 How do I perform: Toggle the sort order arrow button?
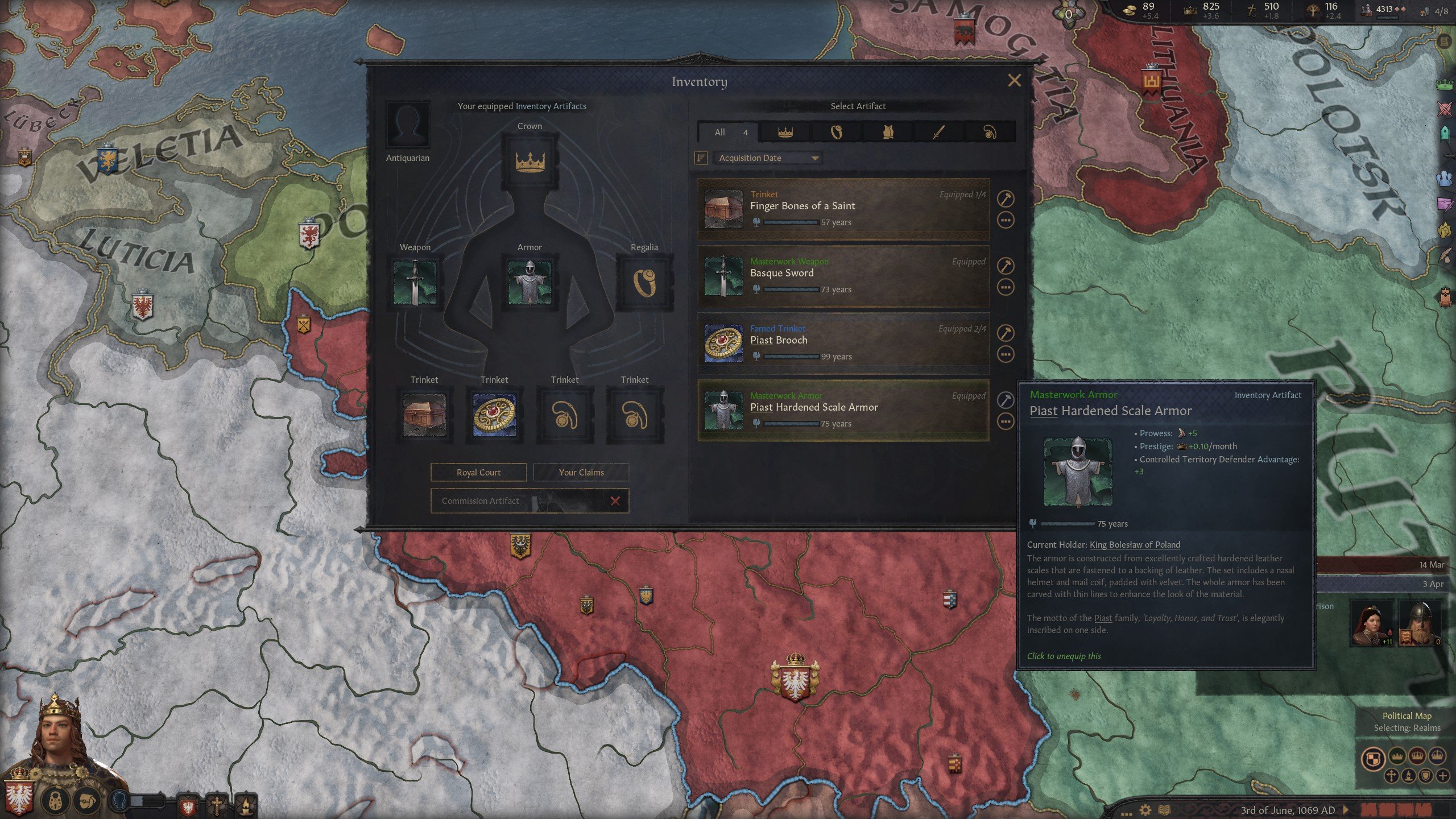coord(701,158)
